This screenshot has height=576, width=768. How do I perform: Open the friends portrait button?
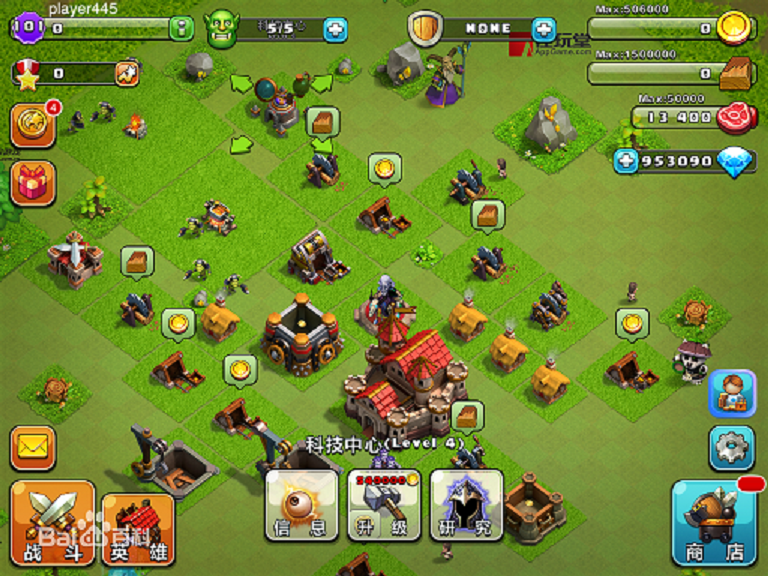(x=731, y=393)
